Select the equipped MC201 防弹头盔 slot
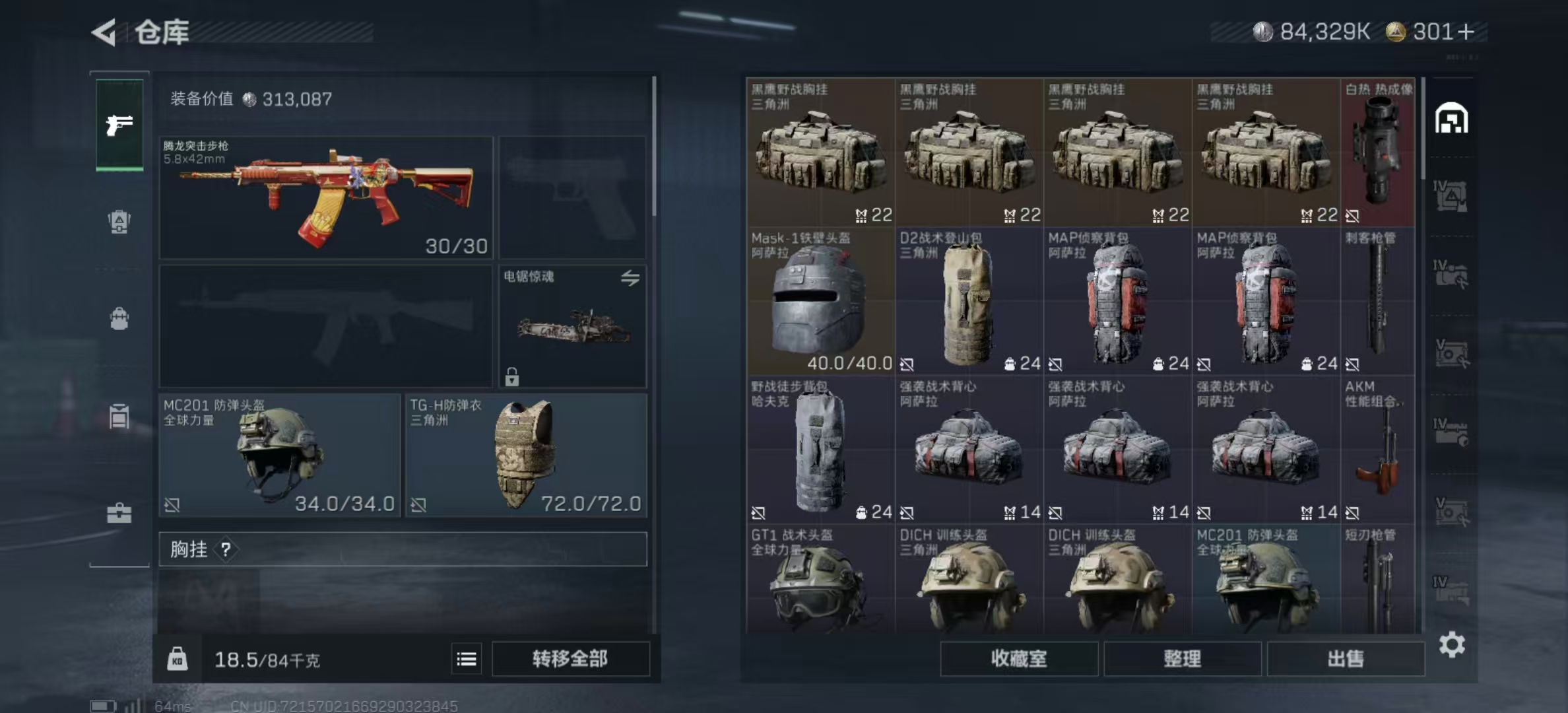 point(279,455)
